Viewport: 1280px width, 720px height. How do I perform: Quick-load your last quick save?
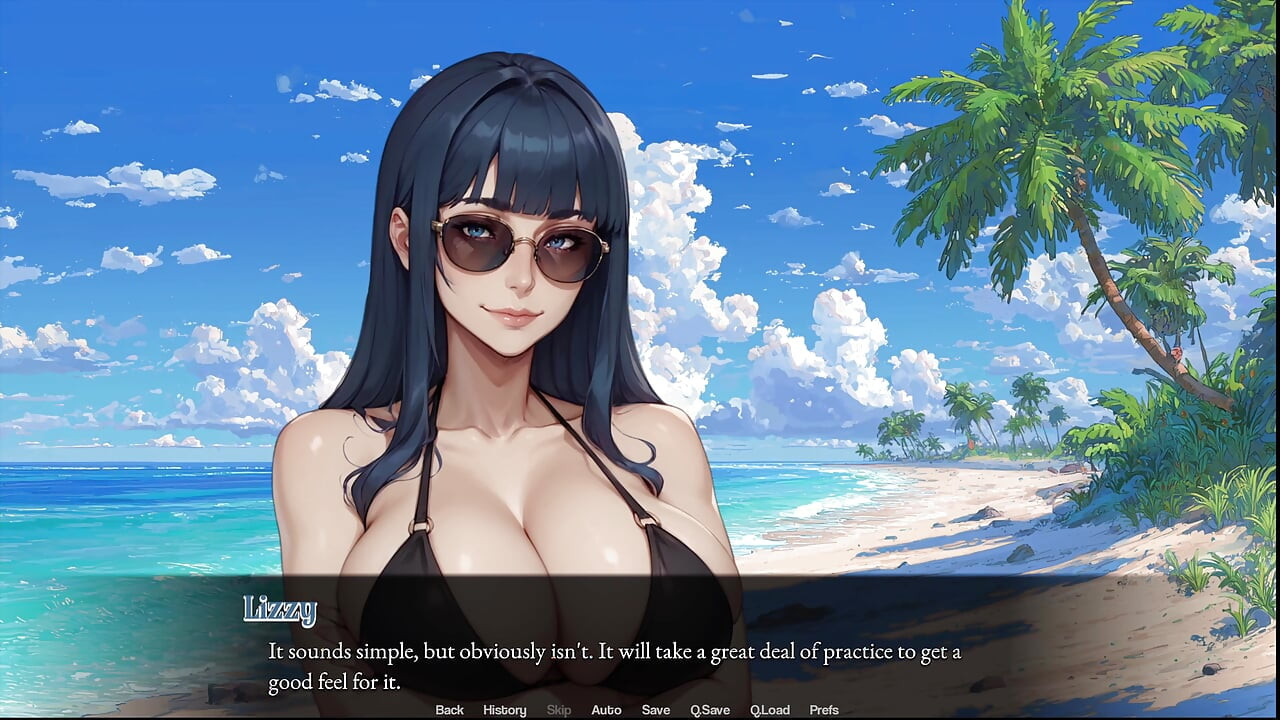pyautogui.click(x=770, y=710)
